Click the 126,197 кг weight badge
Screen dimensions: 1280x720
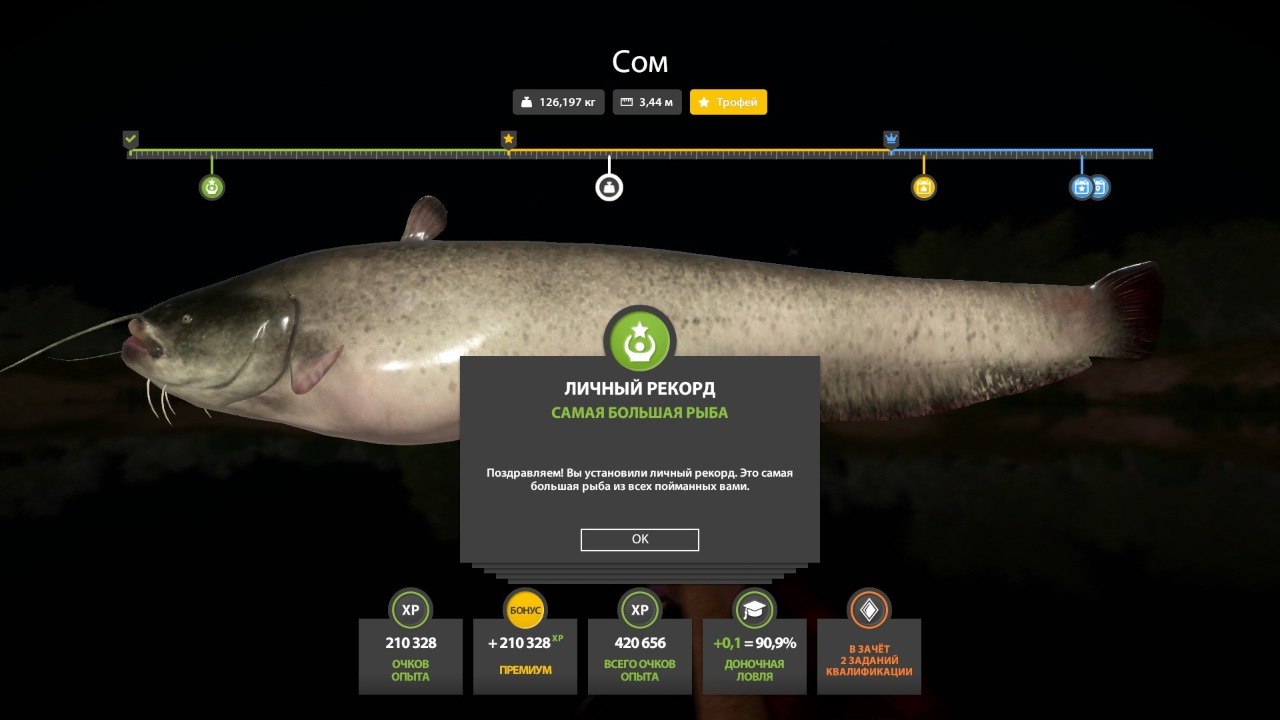click(559, 102)
